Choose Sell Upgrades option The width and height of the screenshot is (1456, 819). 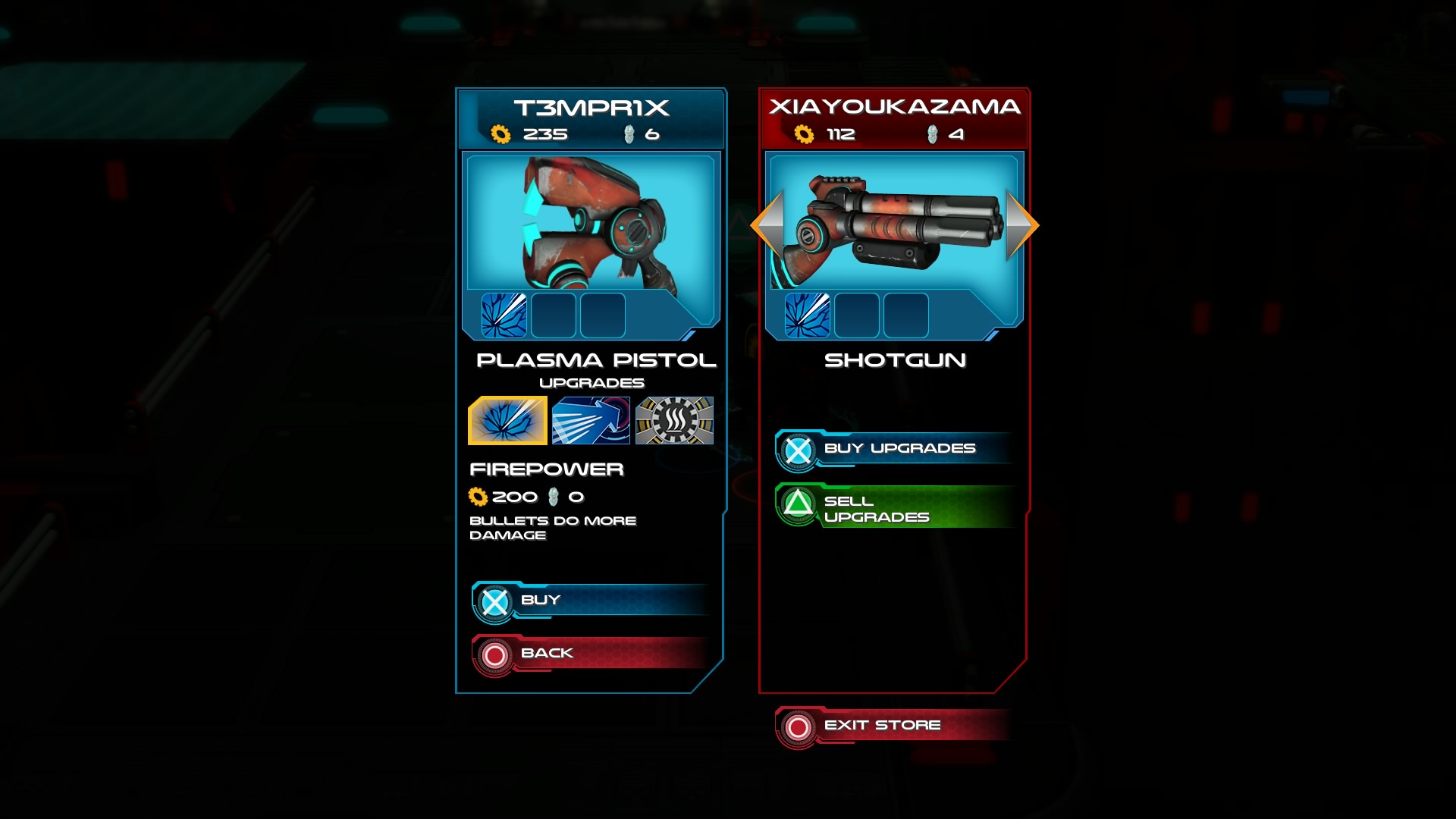pos(895,508)
